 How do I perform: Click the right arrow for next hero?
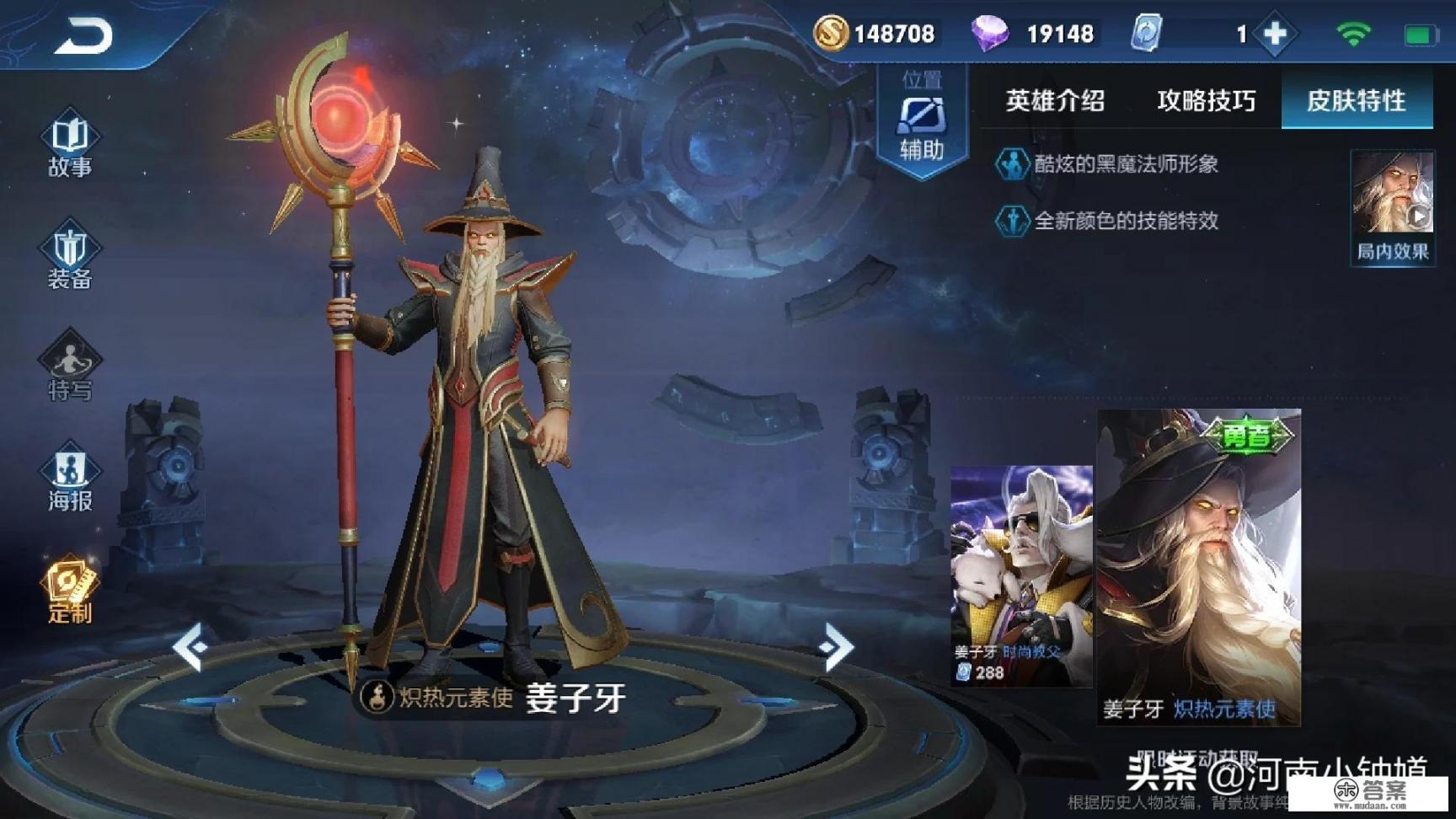click(x=837, y=647)
